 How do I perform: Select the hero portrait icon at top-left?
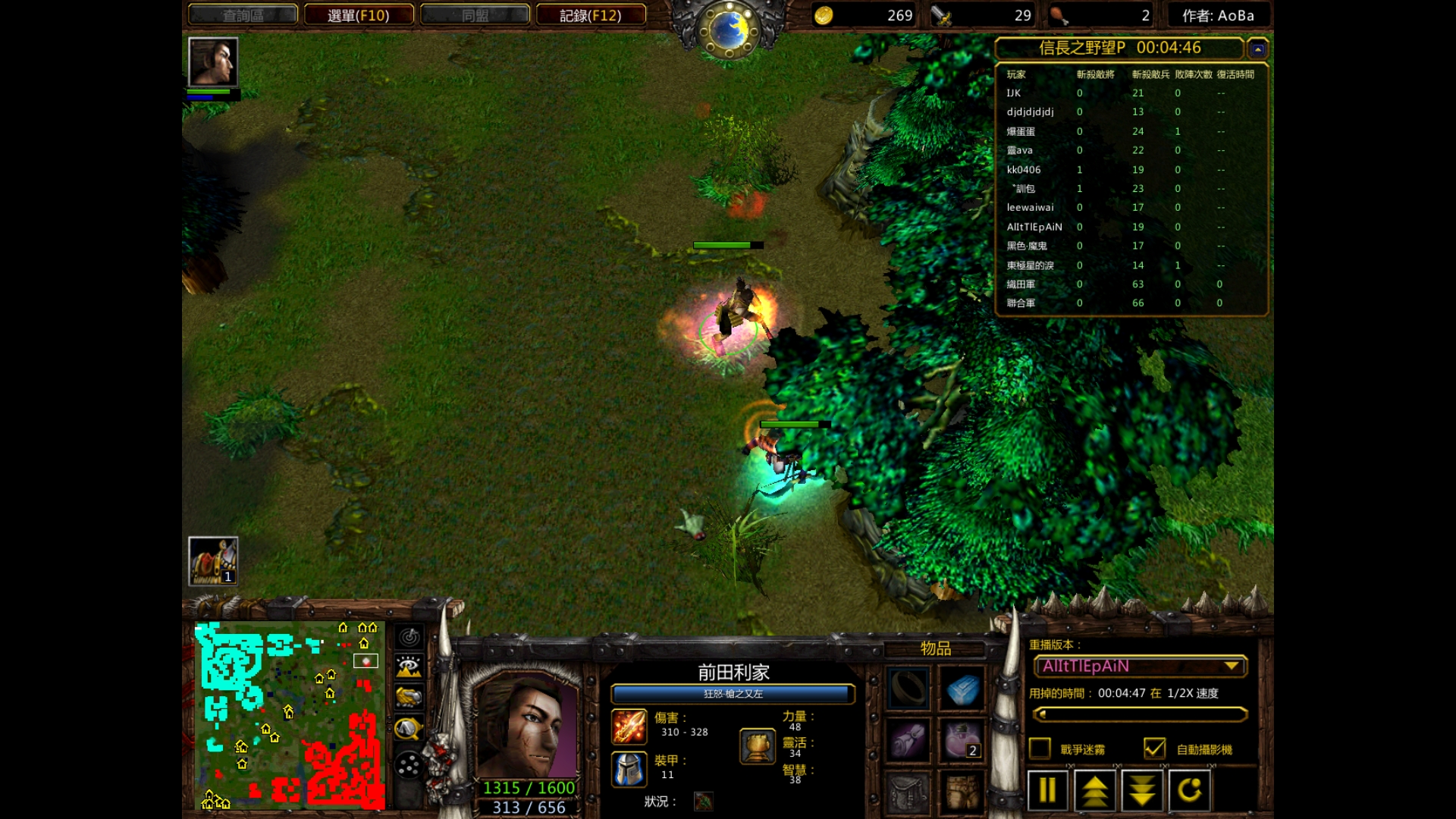click(213, 62)
